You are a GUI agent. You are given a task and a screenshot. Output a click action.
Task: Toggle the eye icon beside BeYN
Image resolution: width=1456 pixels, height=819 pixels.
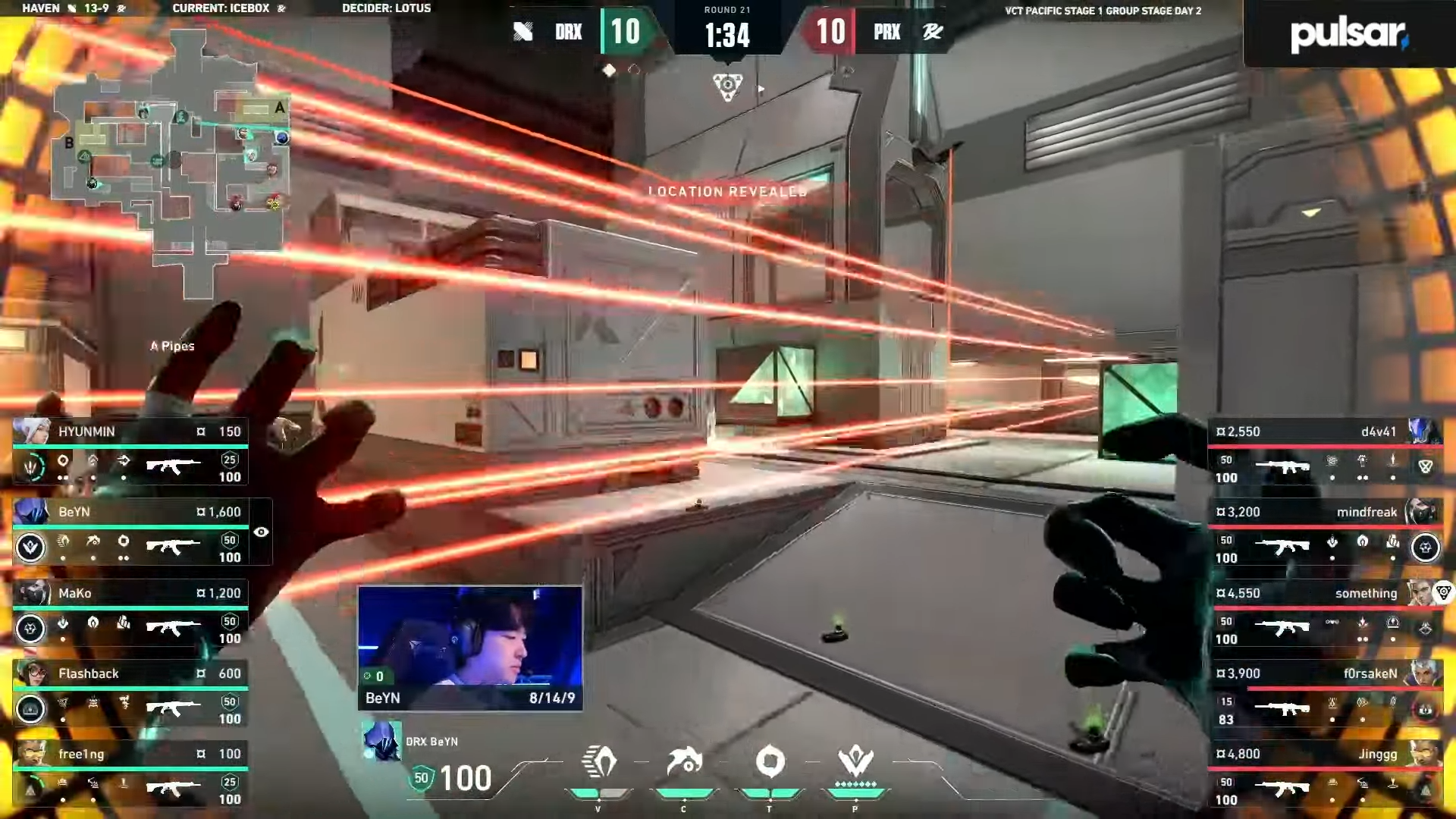[x=261, y=532]
